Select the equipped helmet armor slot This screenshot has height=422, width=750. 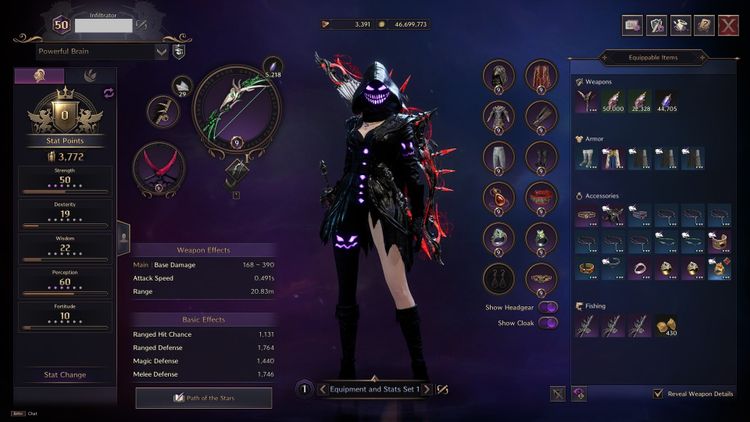pos(498,76)
